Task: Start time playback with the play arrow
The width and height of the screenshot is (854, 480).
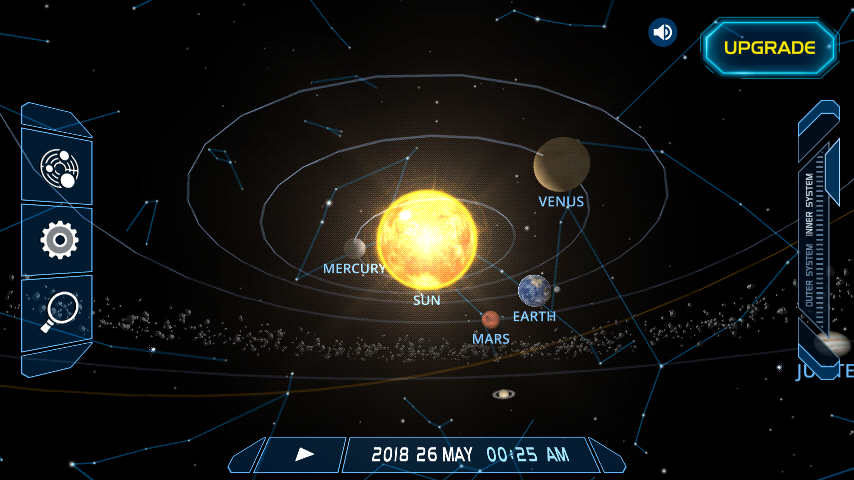Action: coord(305,454)
